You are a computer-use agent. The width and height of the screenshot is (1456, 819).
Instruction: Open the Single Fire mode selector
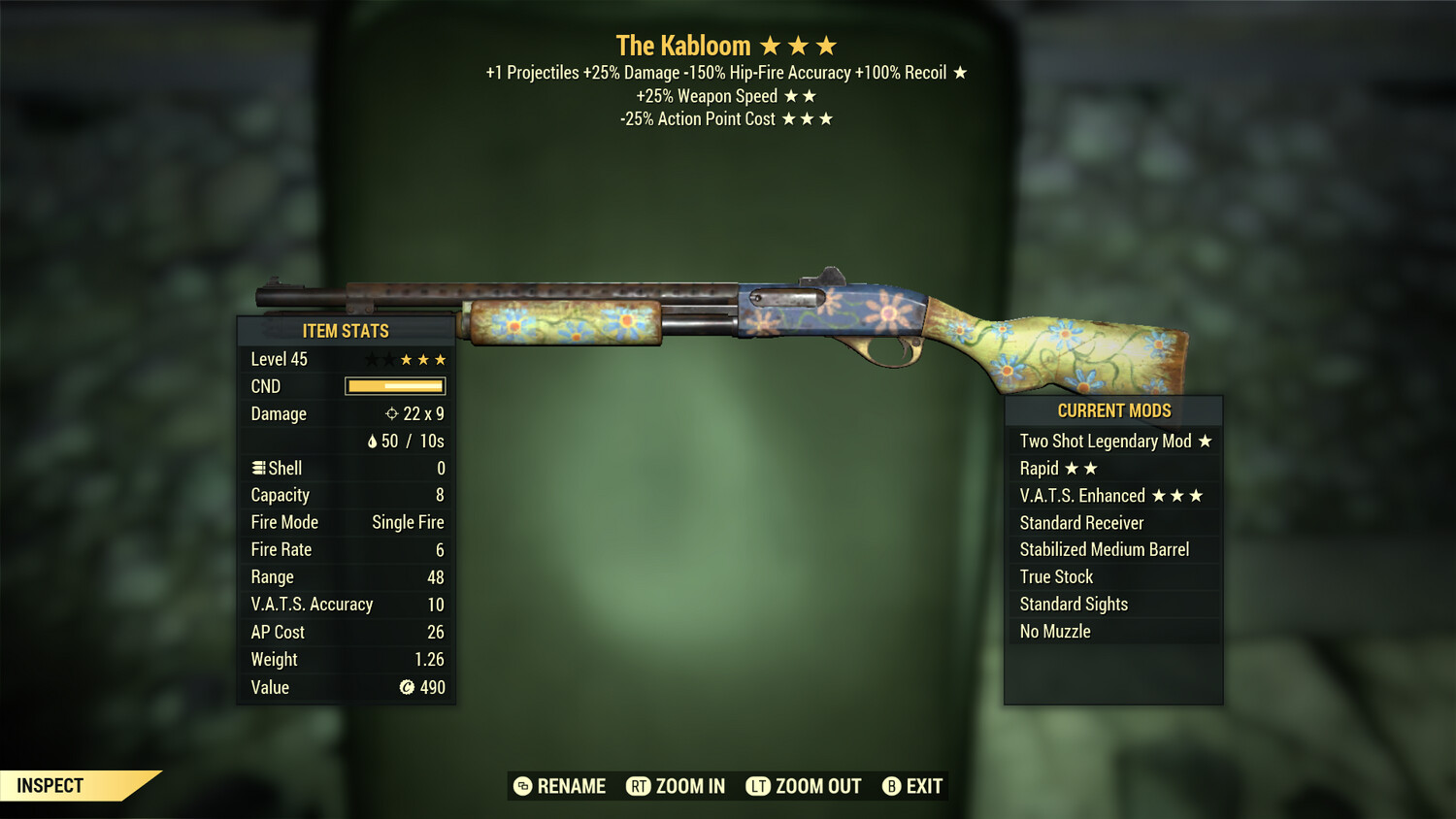[407, 522]
